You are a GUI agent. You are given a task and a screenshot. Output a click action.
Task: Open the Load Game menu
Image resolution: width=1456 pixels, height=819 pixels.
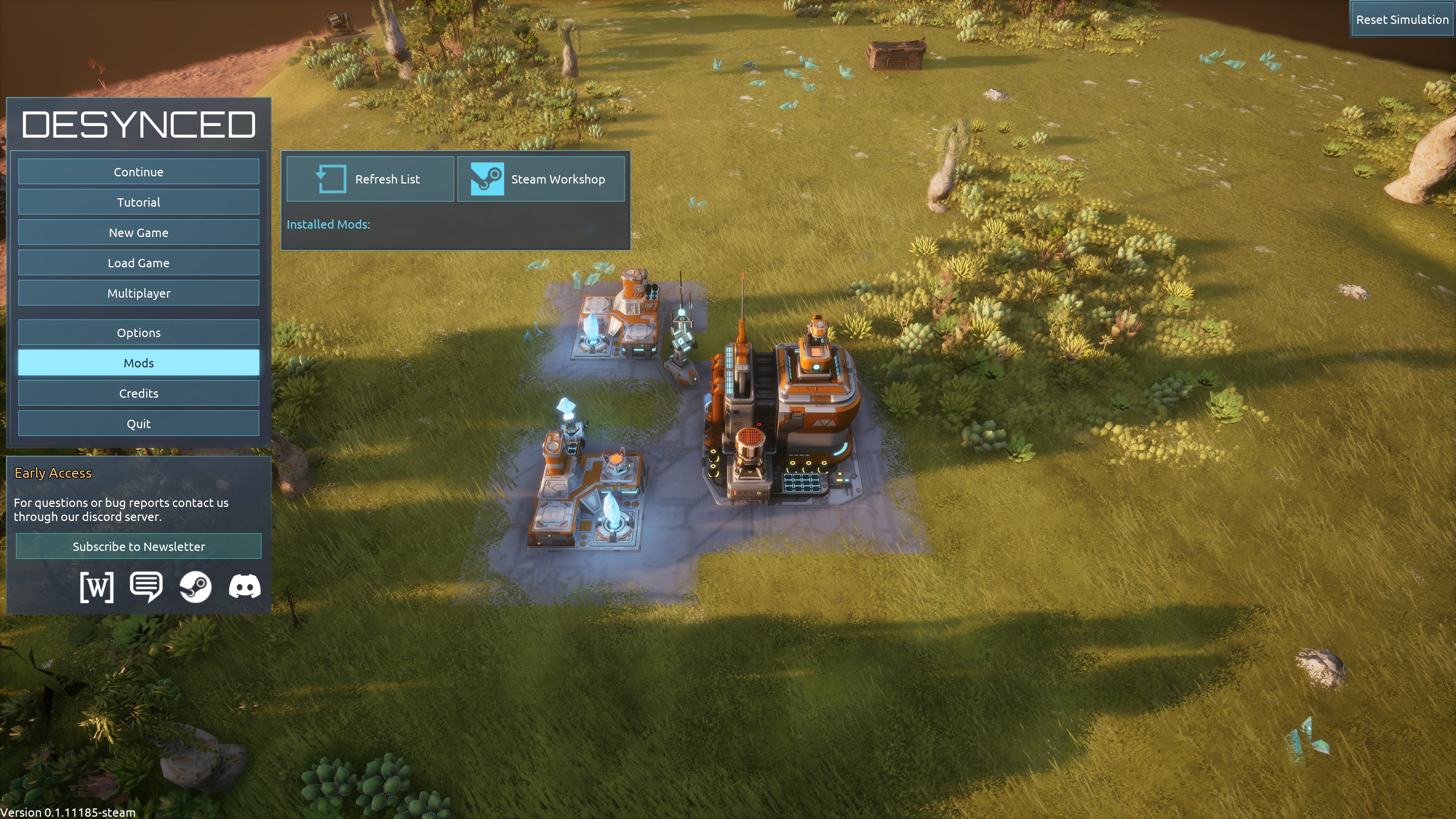[138, 263]
